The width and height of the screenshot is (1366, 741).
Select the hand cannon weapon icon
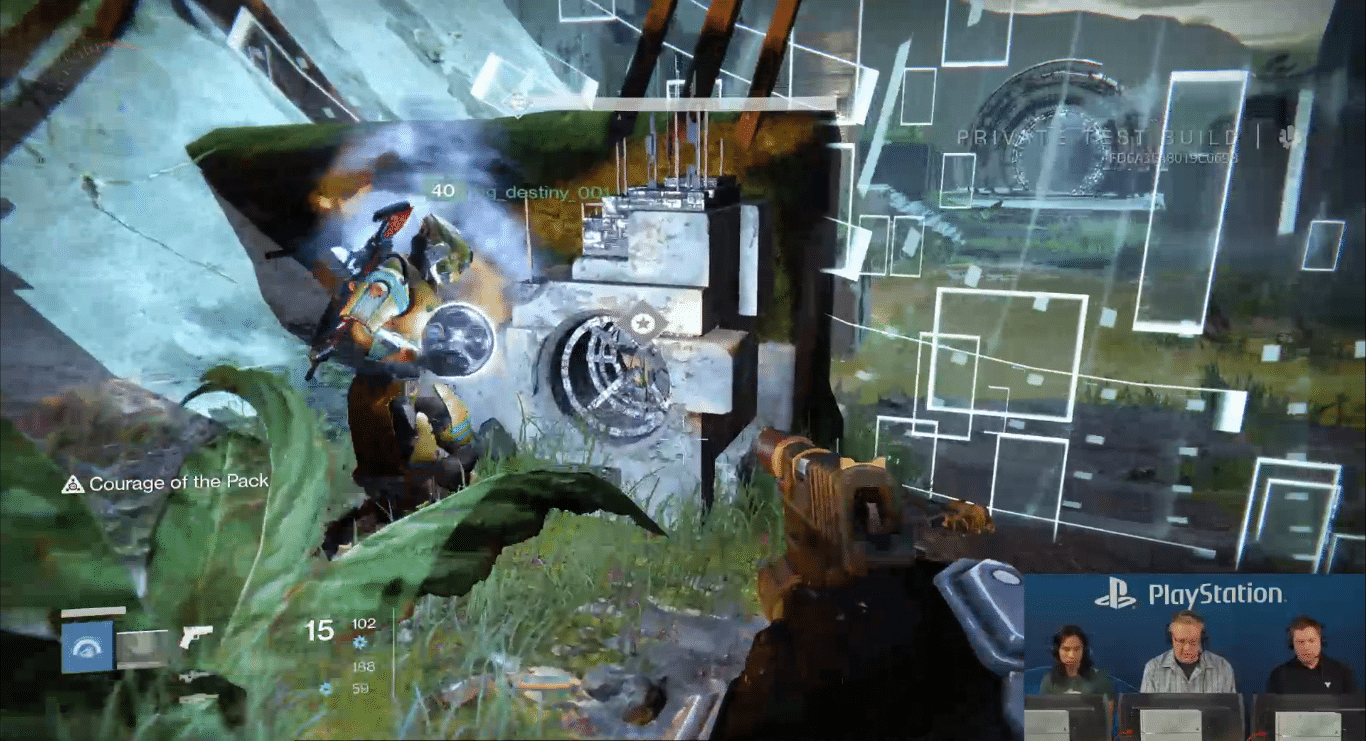click(x=196, y=637)
